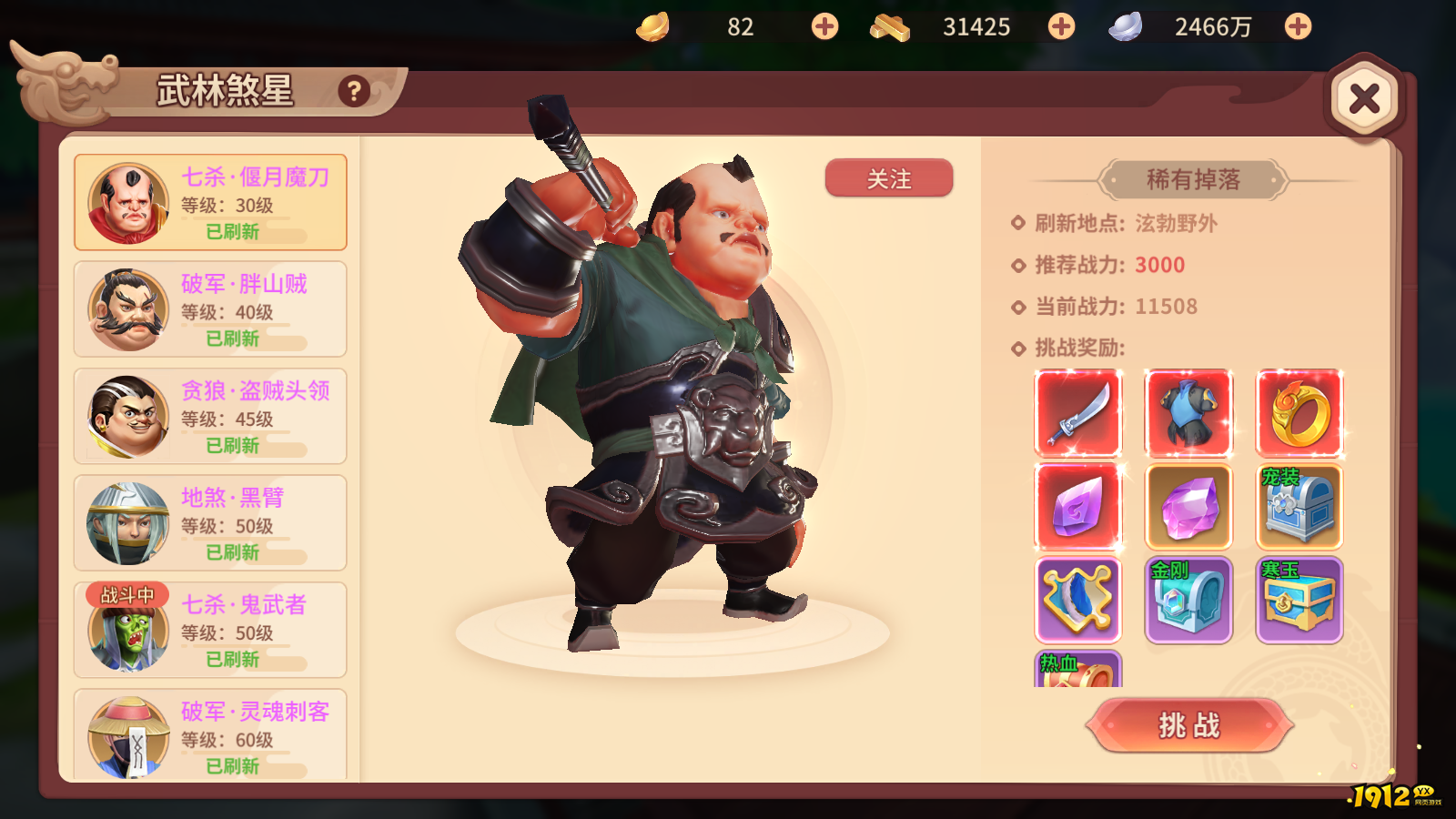Viewport: 1456px width, 819px height.
Task: Open the 宠装 pet gear chest icon
Action: [1299, 508]
